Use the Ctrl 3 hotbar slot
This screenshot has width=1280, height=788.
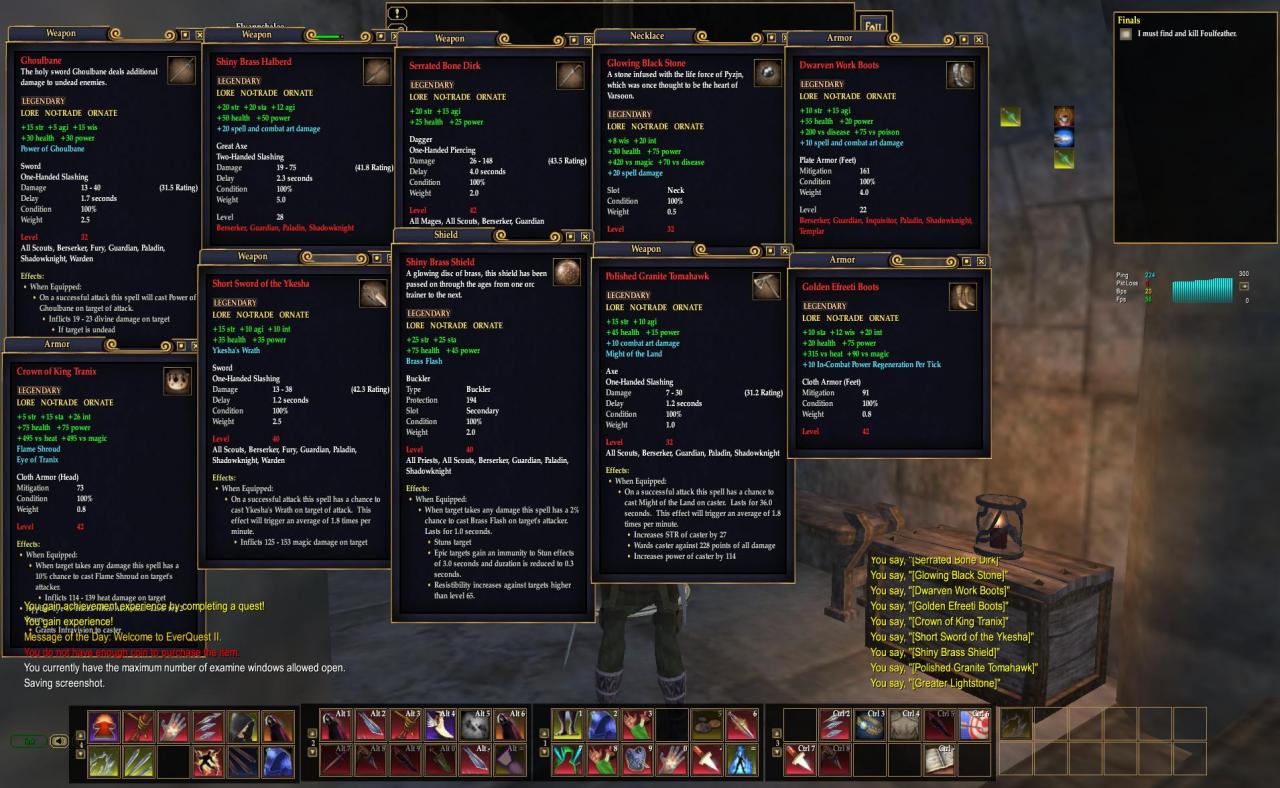(x=869, y=724)
